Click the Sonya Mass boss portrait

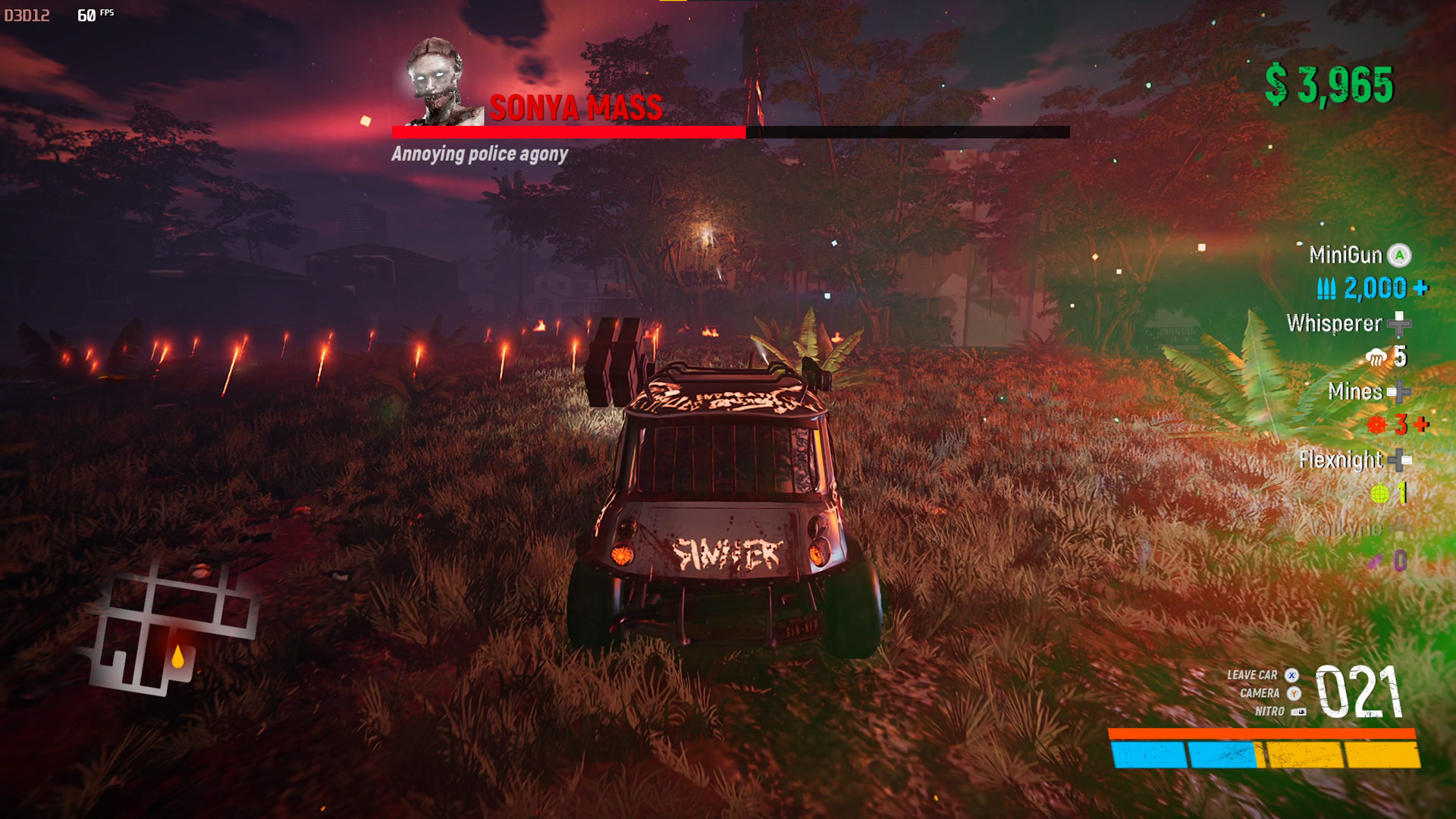[x=438, y=83]
